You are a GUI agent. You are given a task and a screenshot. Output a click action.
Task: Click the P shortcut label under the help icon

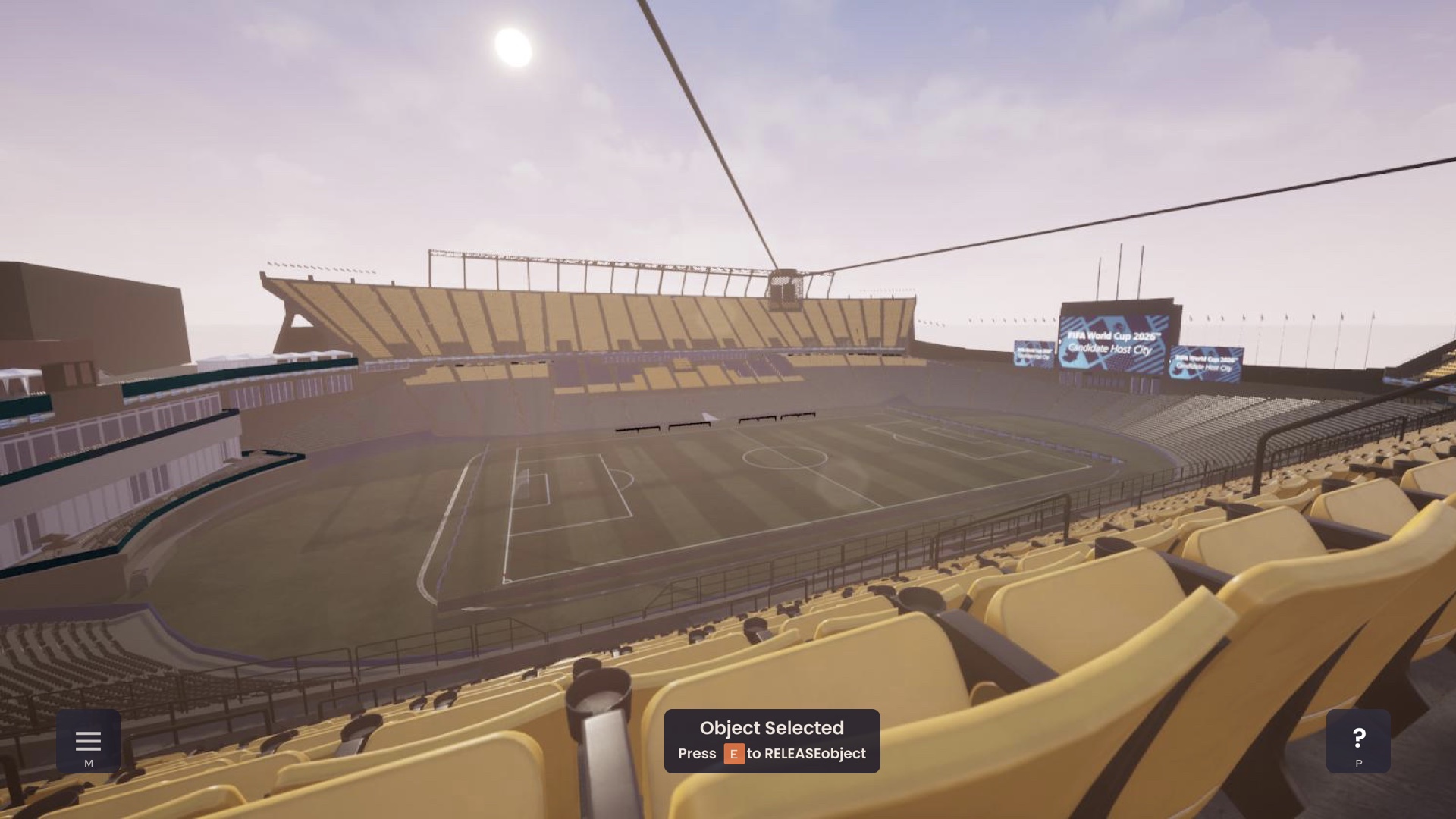coord(1358,764)
